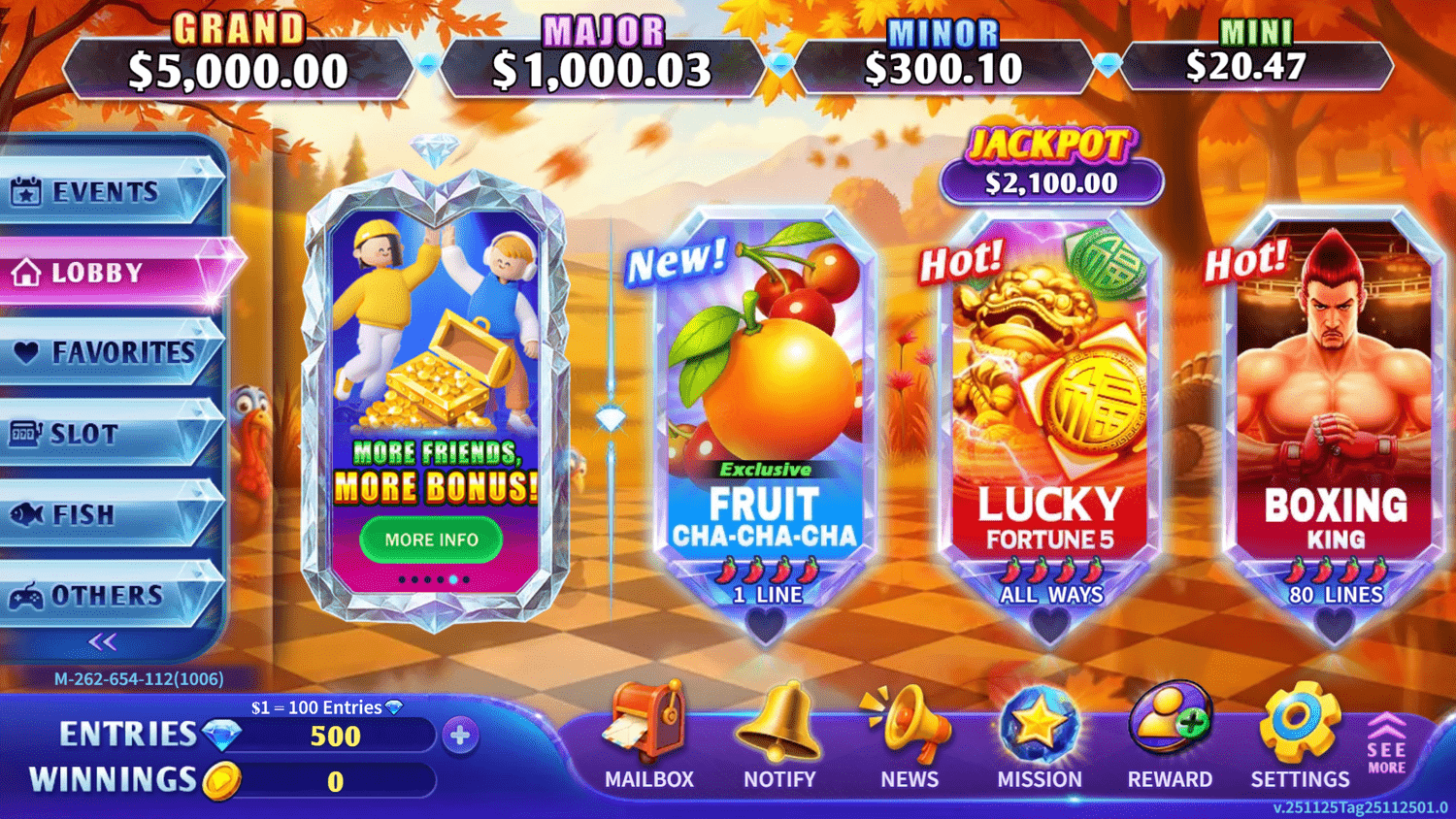1456x819 pixels.
Task: Add entries with the plus button
Action: click(460, 736)
